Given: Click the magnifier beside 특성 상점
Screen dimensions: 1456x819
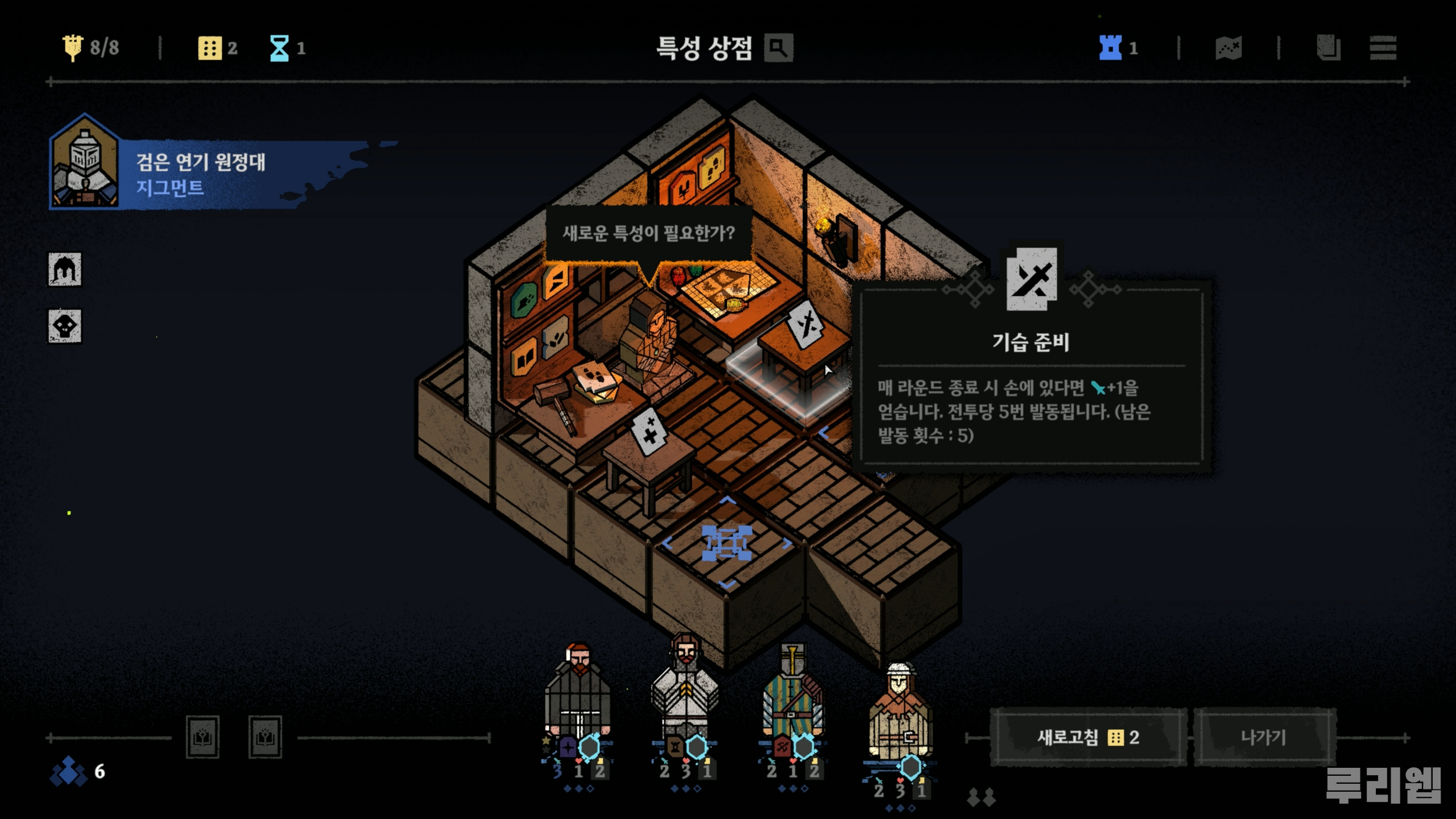Looking at the screenshot, I should 779,48.
